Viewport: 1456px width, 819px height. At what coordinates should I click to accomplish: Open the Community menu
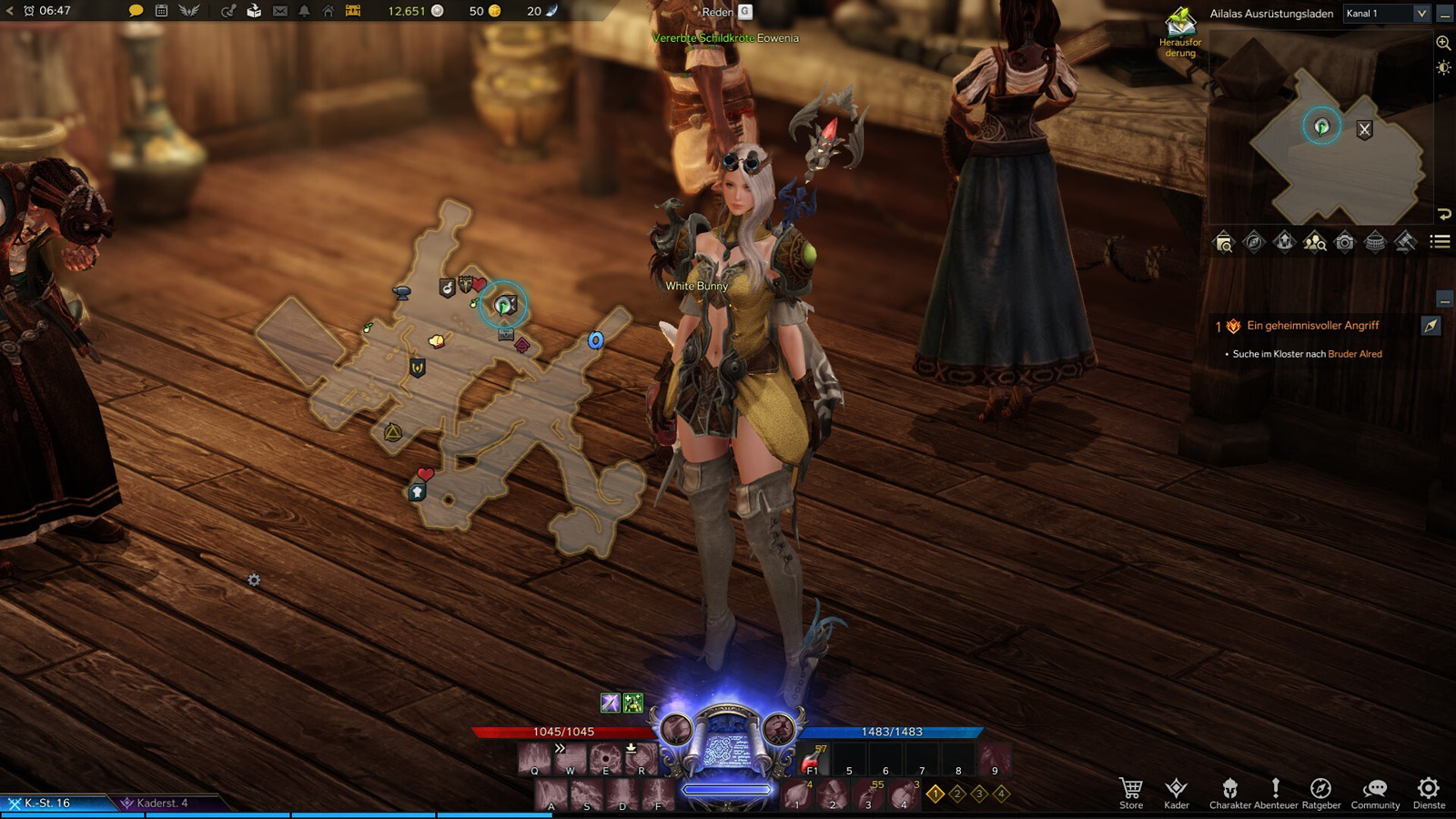(1375, 791)
